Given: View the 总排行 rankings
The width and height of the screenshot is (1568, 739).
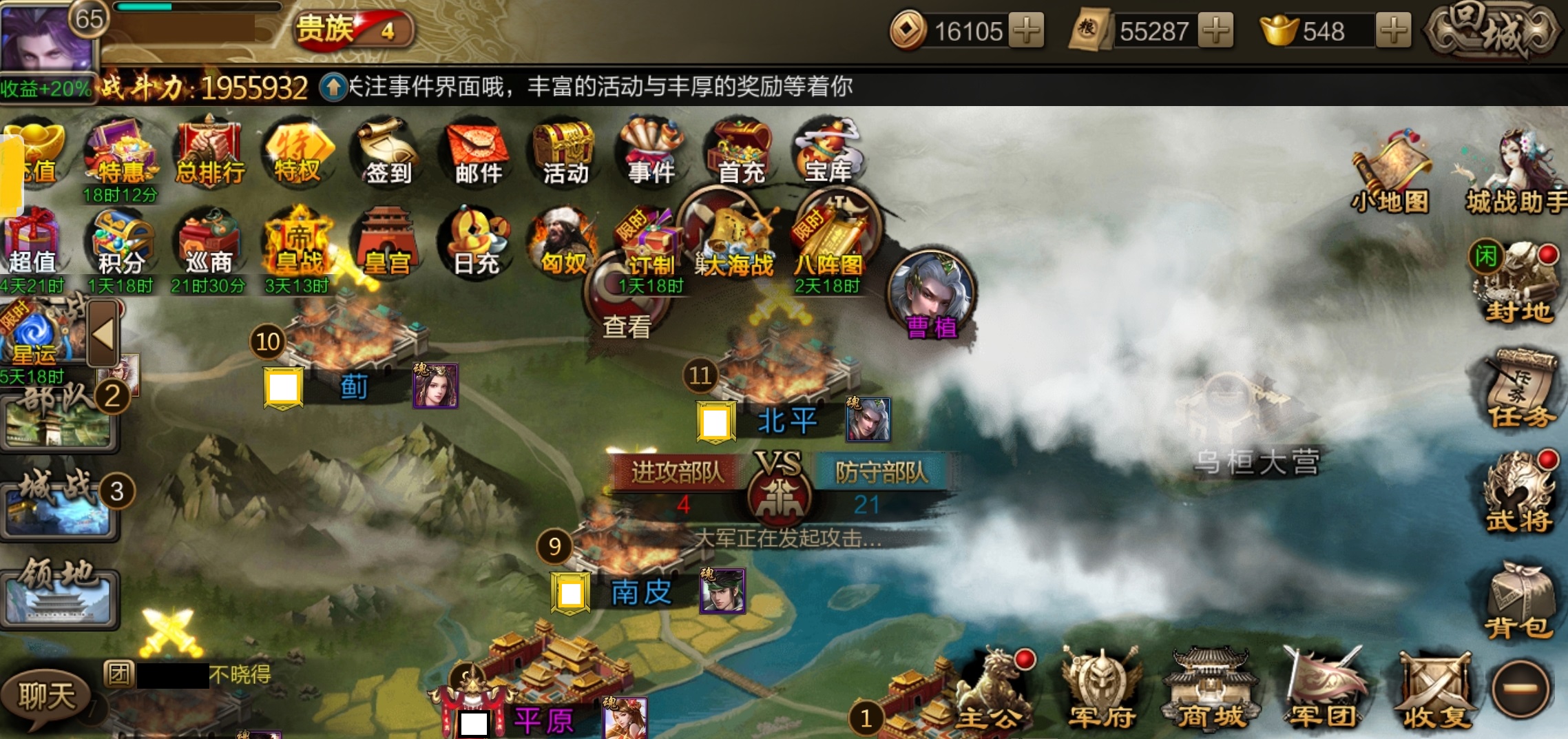Looking at the screenshot, I should (x=210, y=153).
